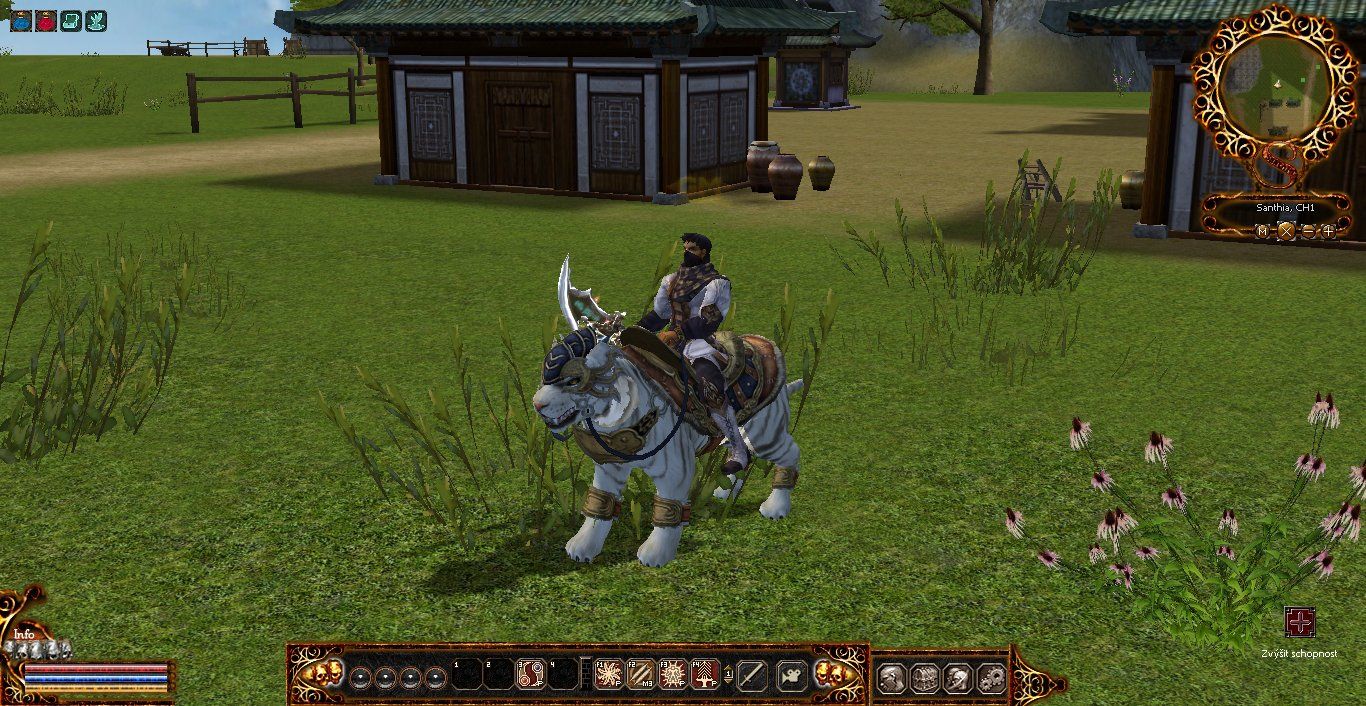This screenshot has width=1366, height=706.
Task: Select the teal crystal status icon
Action: [x=96, y=20]
